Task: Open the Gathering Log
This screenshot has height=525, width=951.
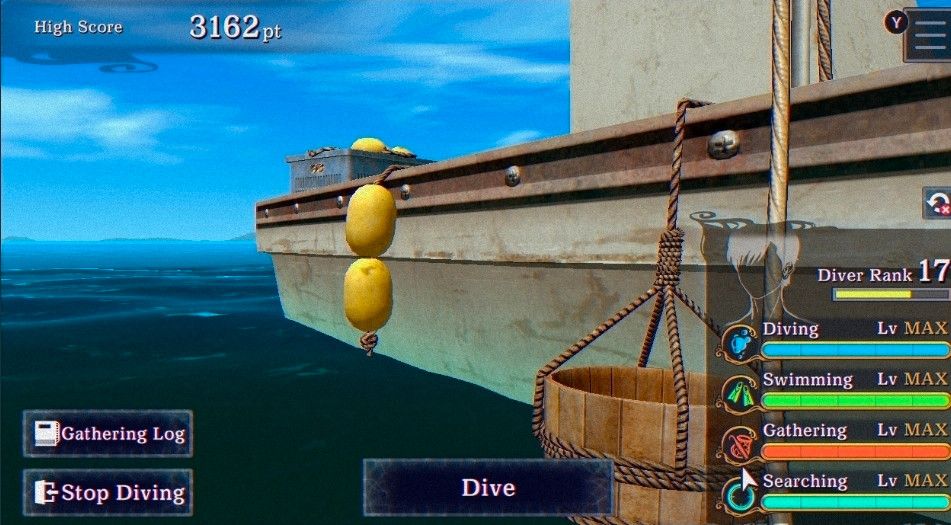Action: point(108,434)
